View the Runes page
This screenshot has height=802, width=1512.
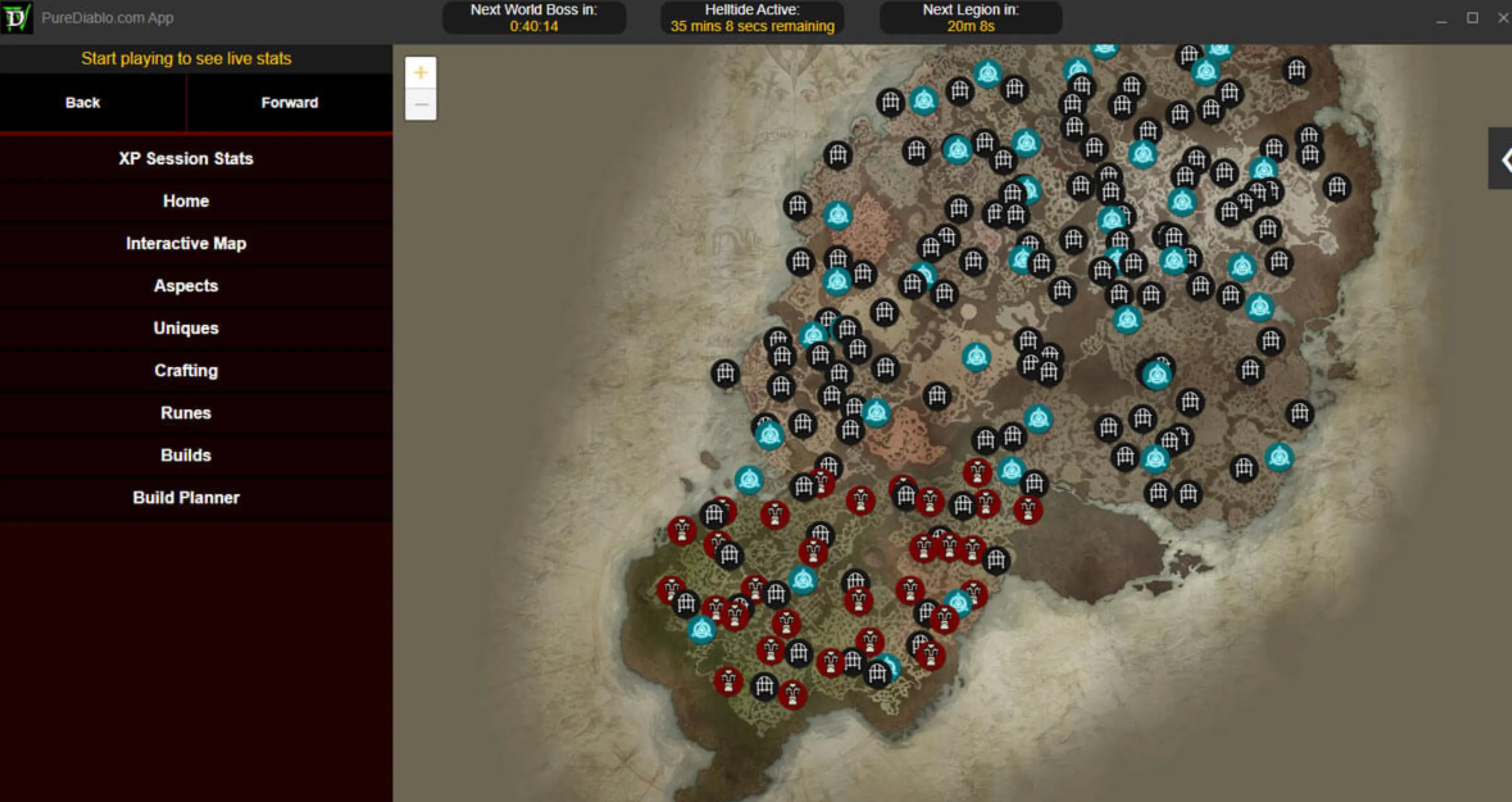point(186,413)
